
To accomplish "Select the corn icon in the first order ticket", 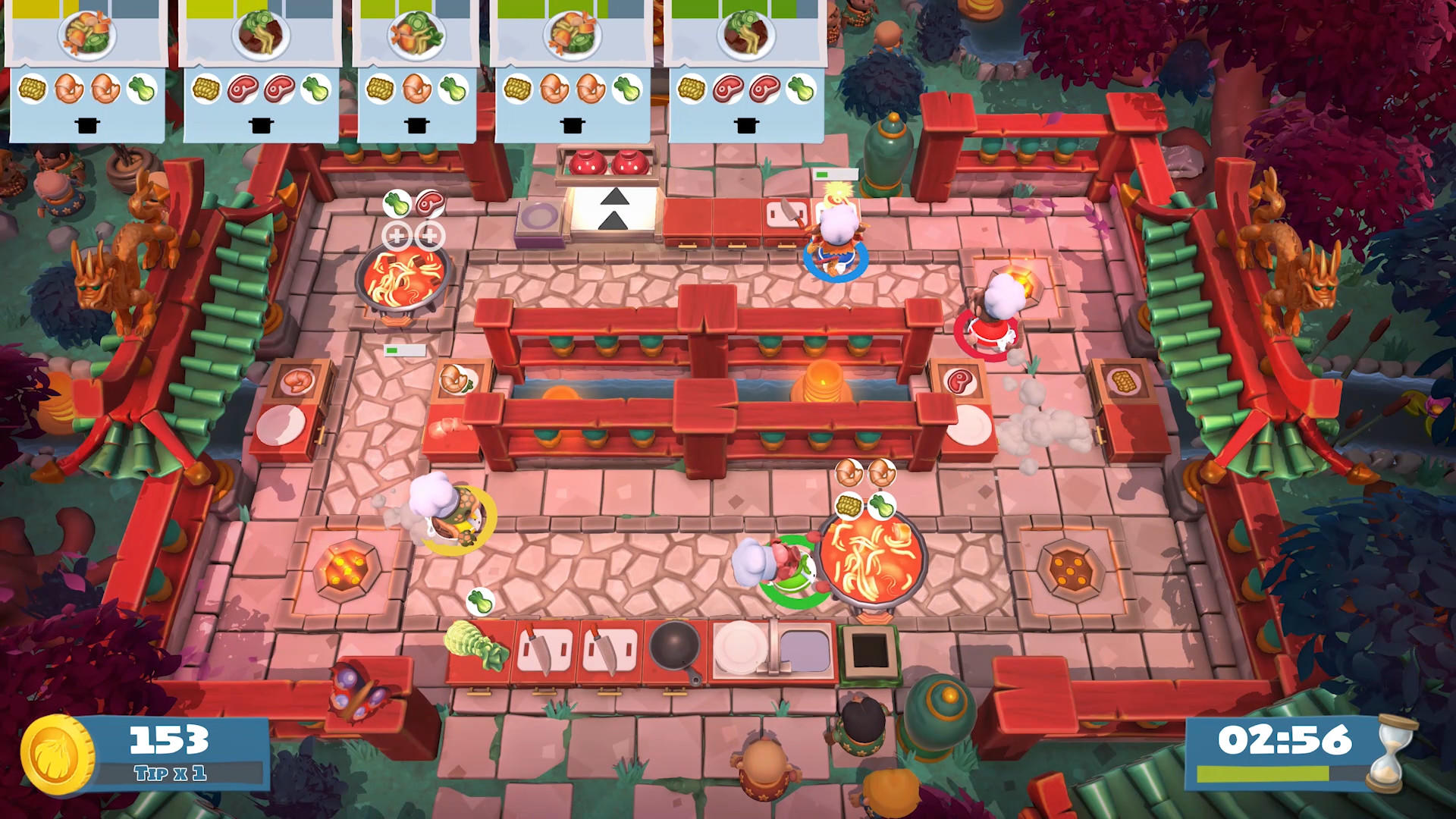I will click(34, 89).
